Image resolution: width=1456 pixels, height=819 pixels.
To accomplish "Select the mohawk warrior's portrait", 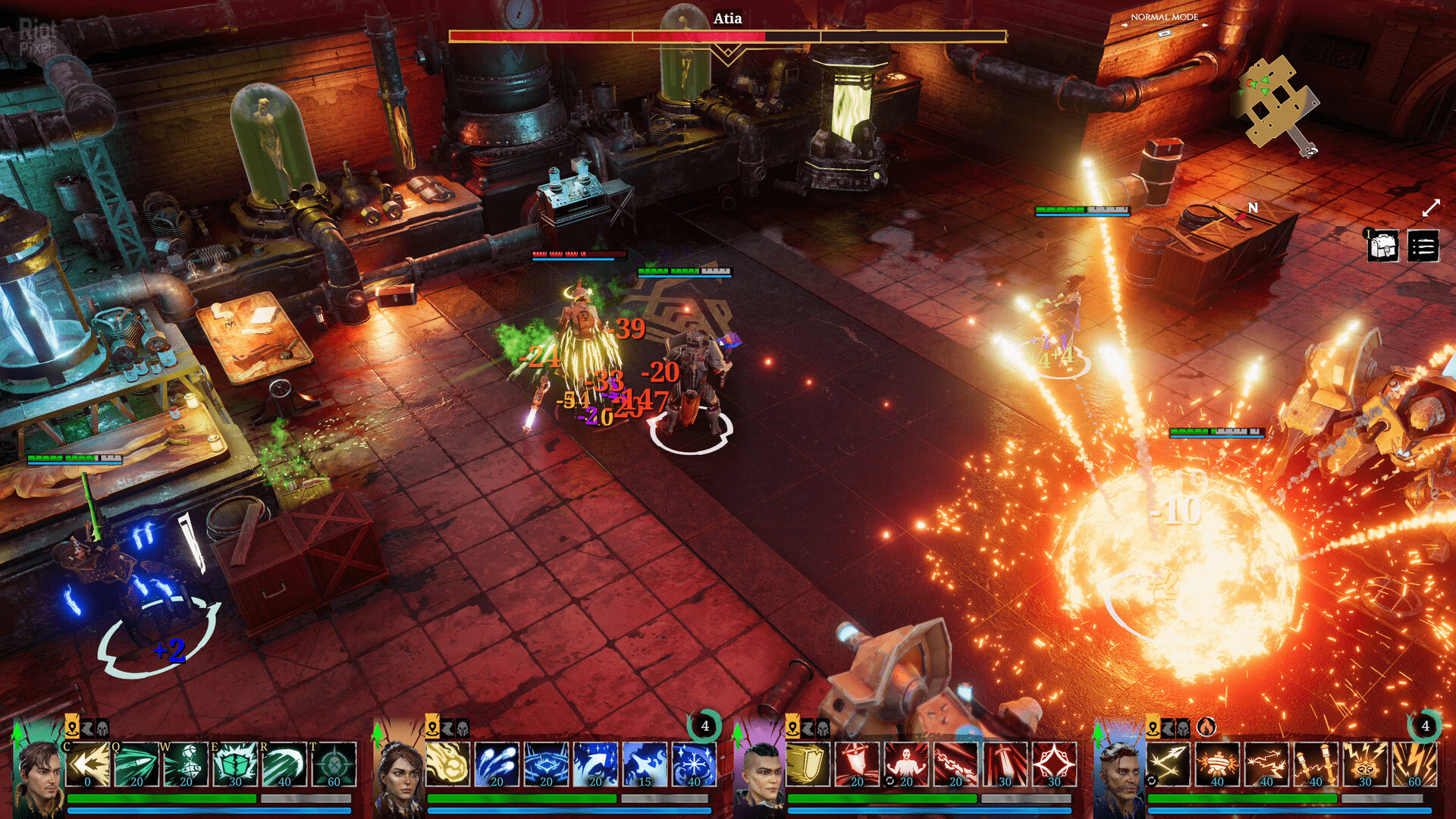I will (758, 773).
